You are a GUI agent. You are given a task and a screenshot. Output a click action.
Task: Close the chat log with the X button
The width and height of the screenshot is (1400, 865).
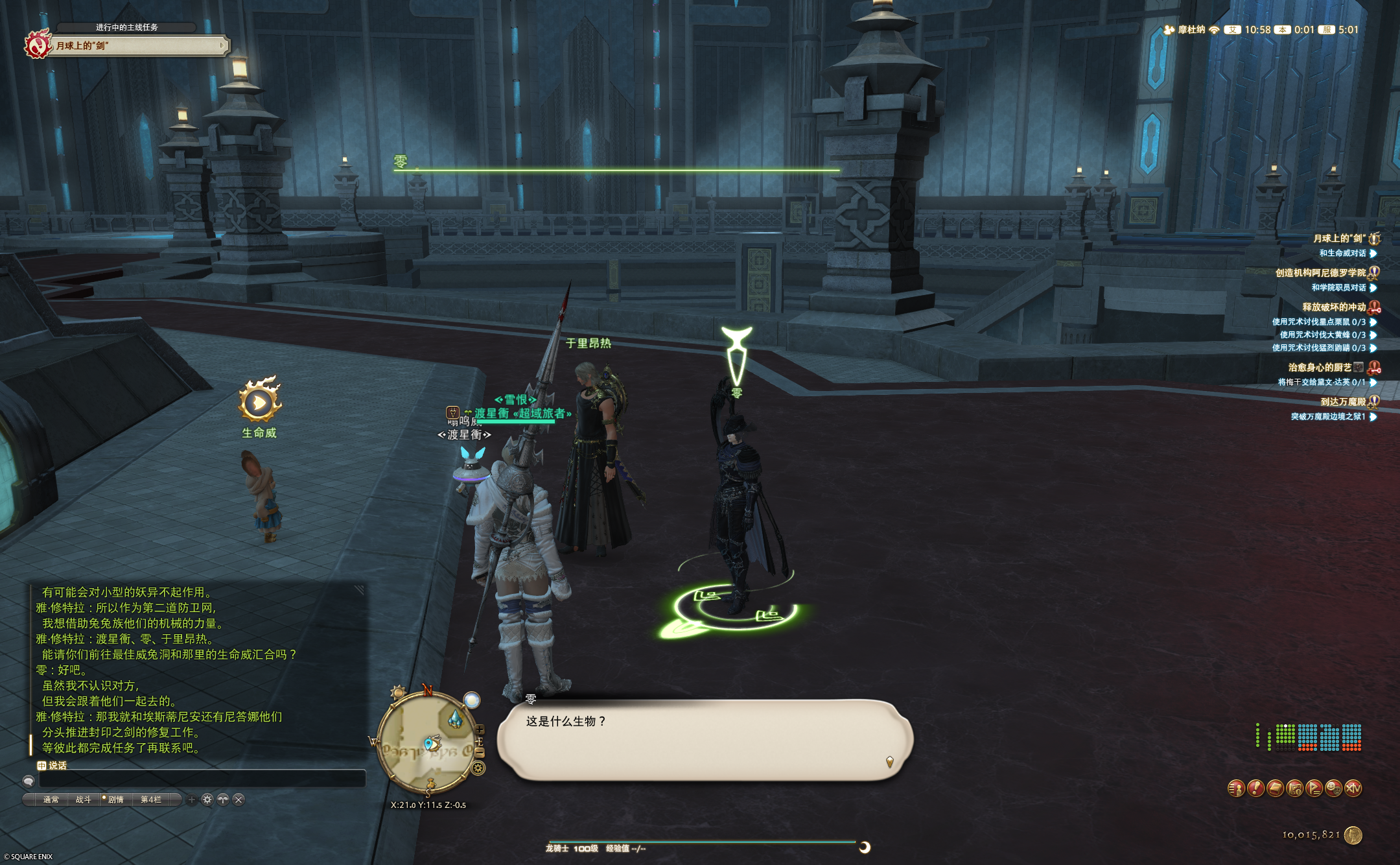click(x=239, y=800)
